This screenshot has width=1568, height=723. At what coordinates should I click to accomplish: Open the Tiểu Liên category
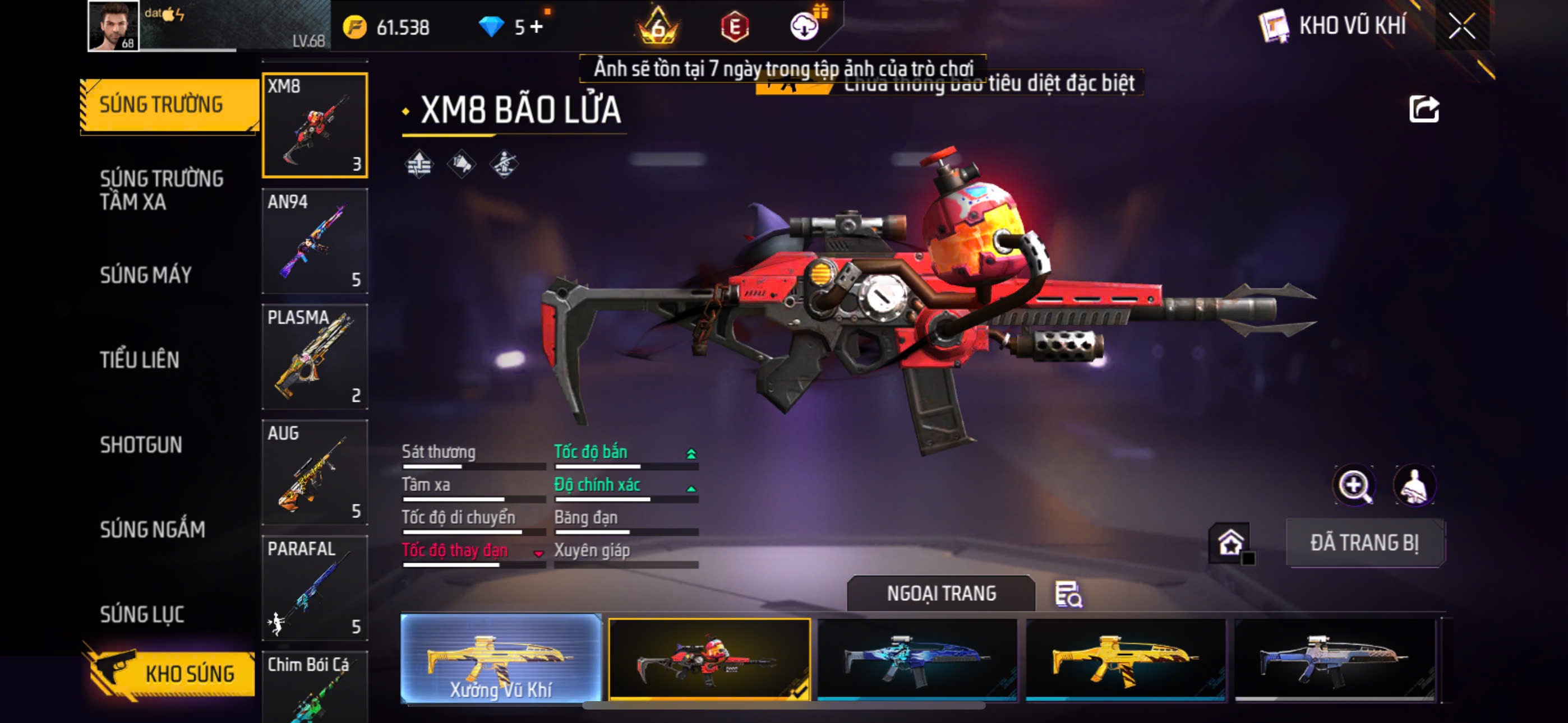click(x=140, y=360)
